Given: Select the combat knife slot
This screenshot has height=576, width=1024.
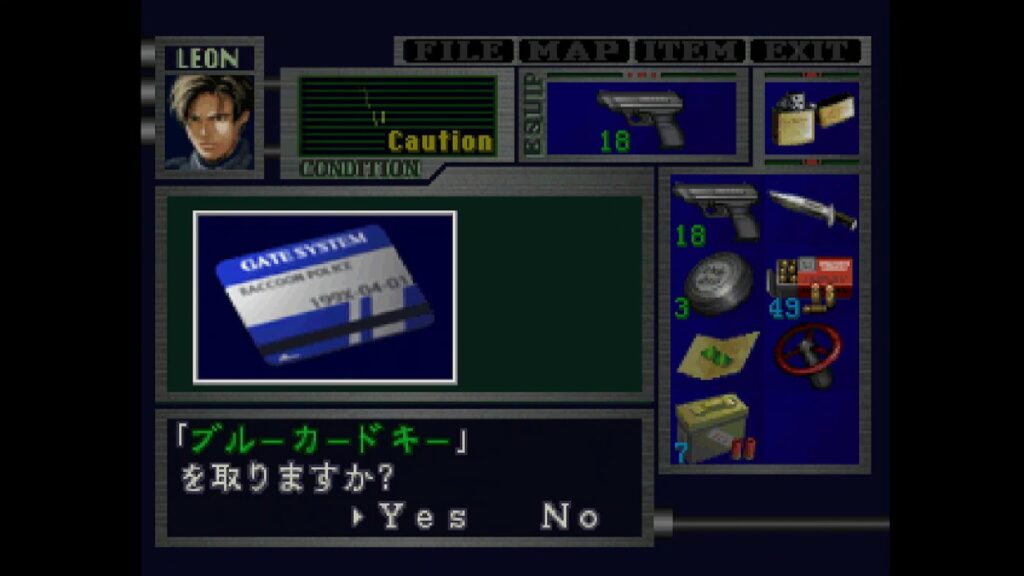Looking at the screenshot, I should tap(812, 211).
